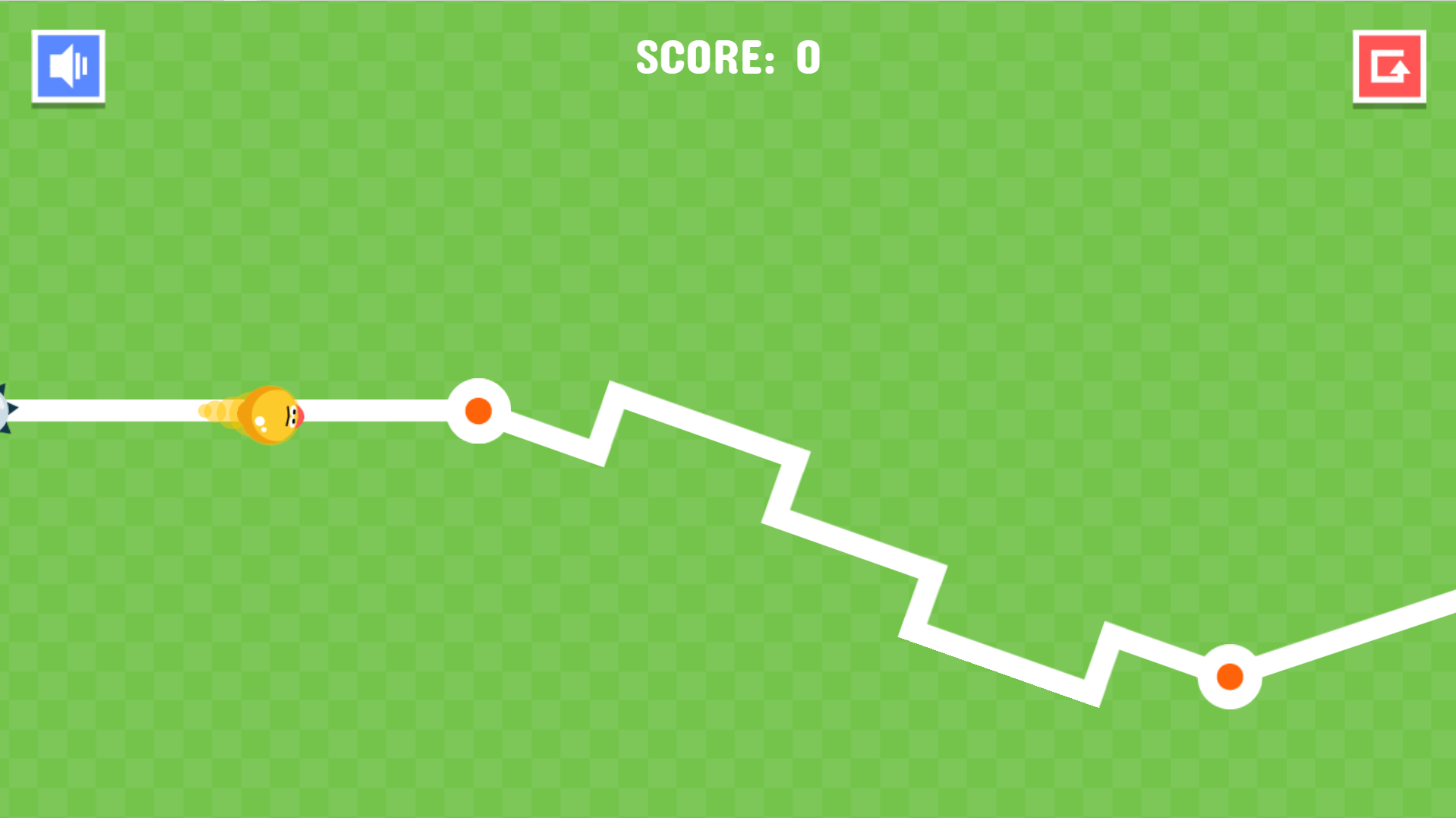Click the orange dot node near the chick
1456x818 pixels.
pyautogui.click(x=478, y=410)
